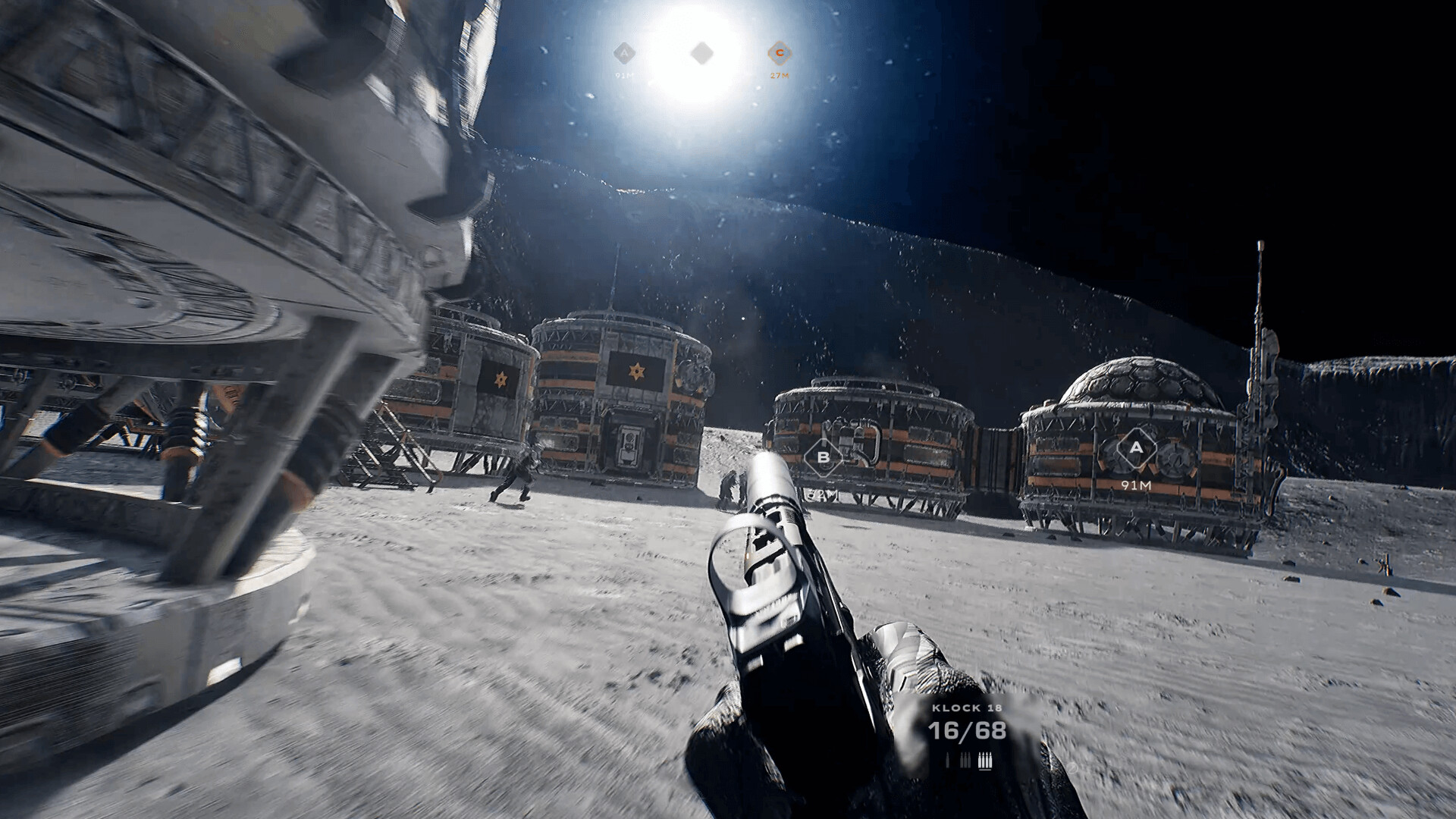
Task: Click objective marker B on the habitat module
Action: (x=822, y=457)
